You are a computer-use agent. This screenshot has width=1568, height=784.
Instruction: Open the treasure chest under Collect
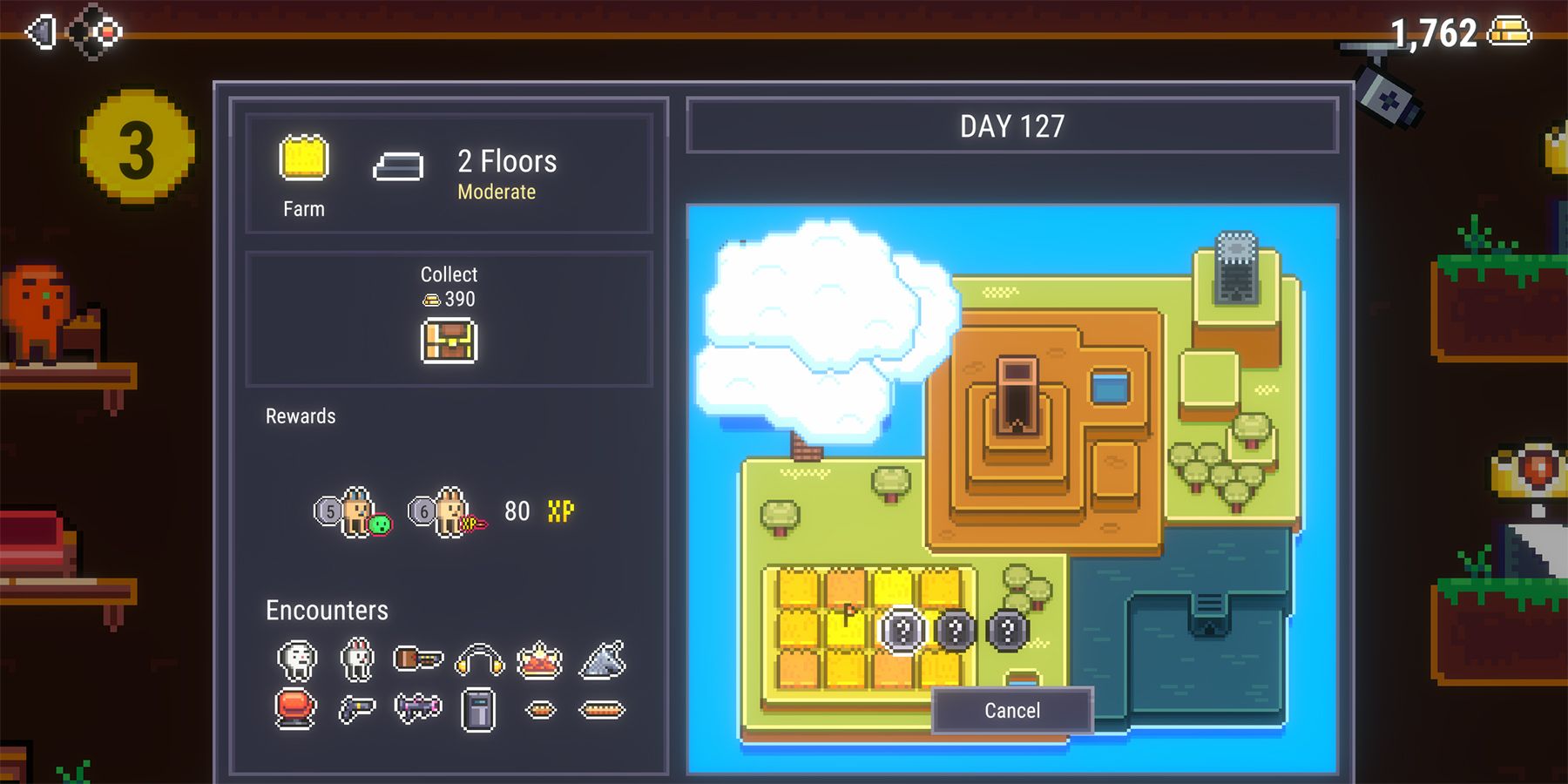(449, 341)
